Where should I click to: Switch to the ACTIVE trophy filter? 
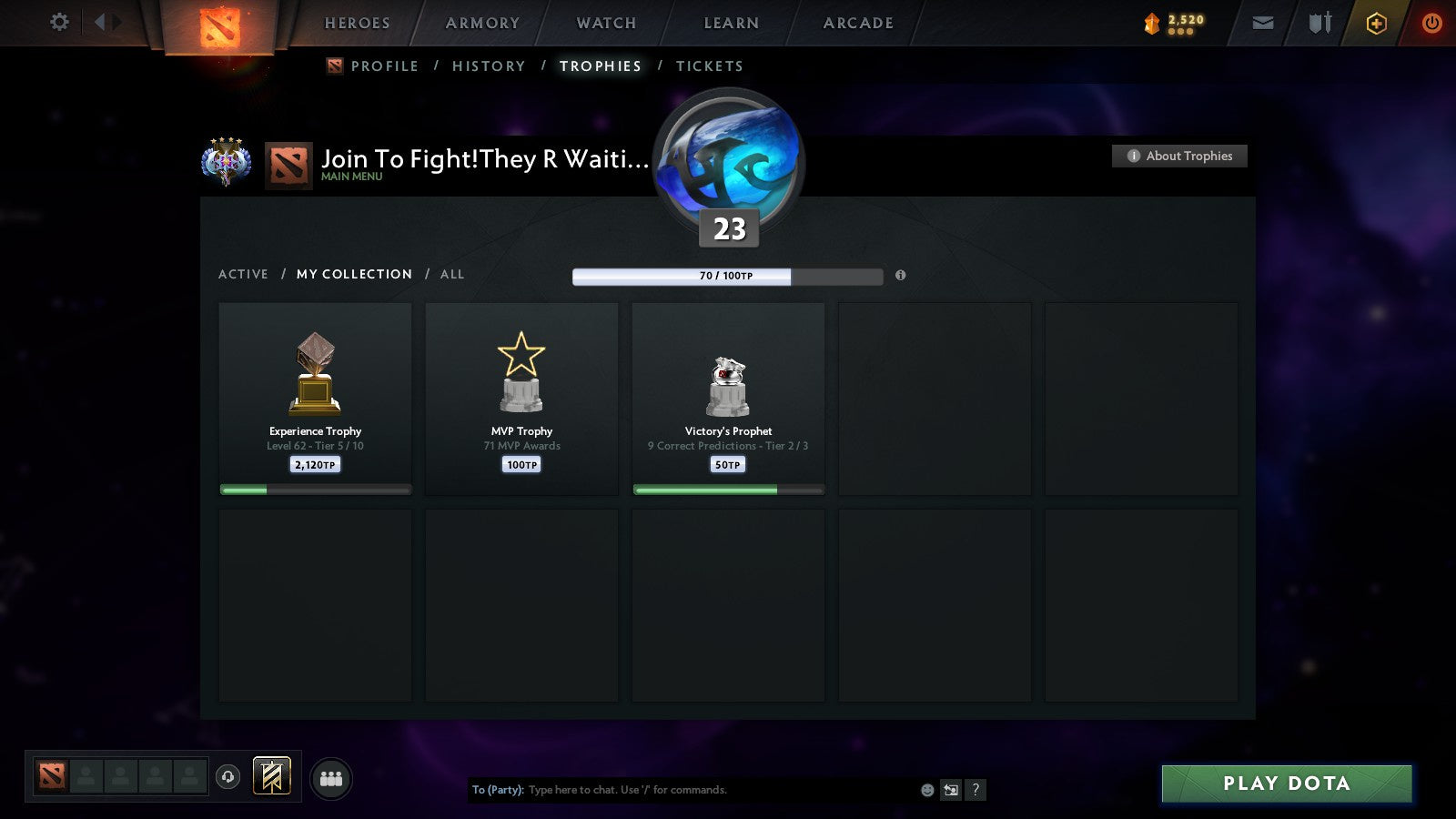click(x=243, y=274)
